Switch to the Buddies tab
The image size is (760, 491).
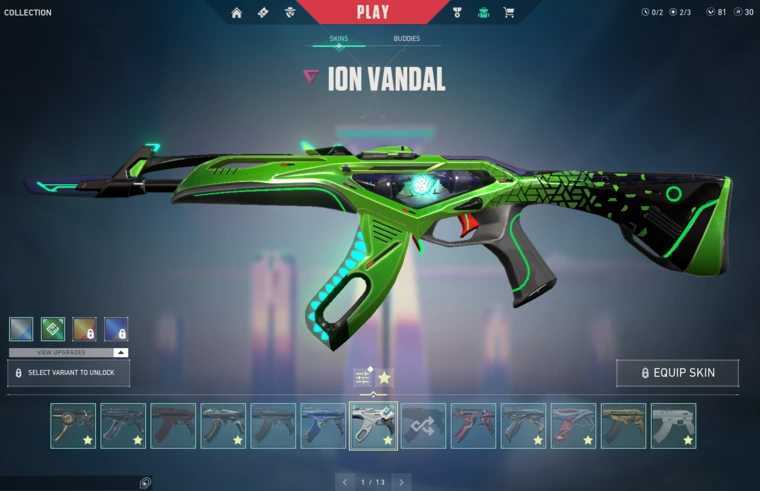(x=406, y=39)
